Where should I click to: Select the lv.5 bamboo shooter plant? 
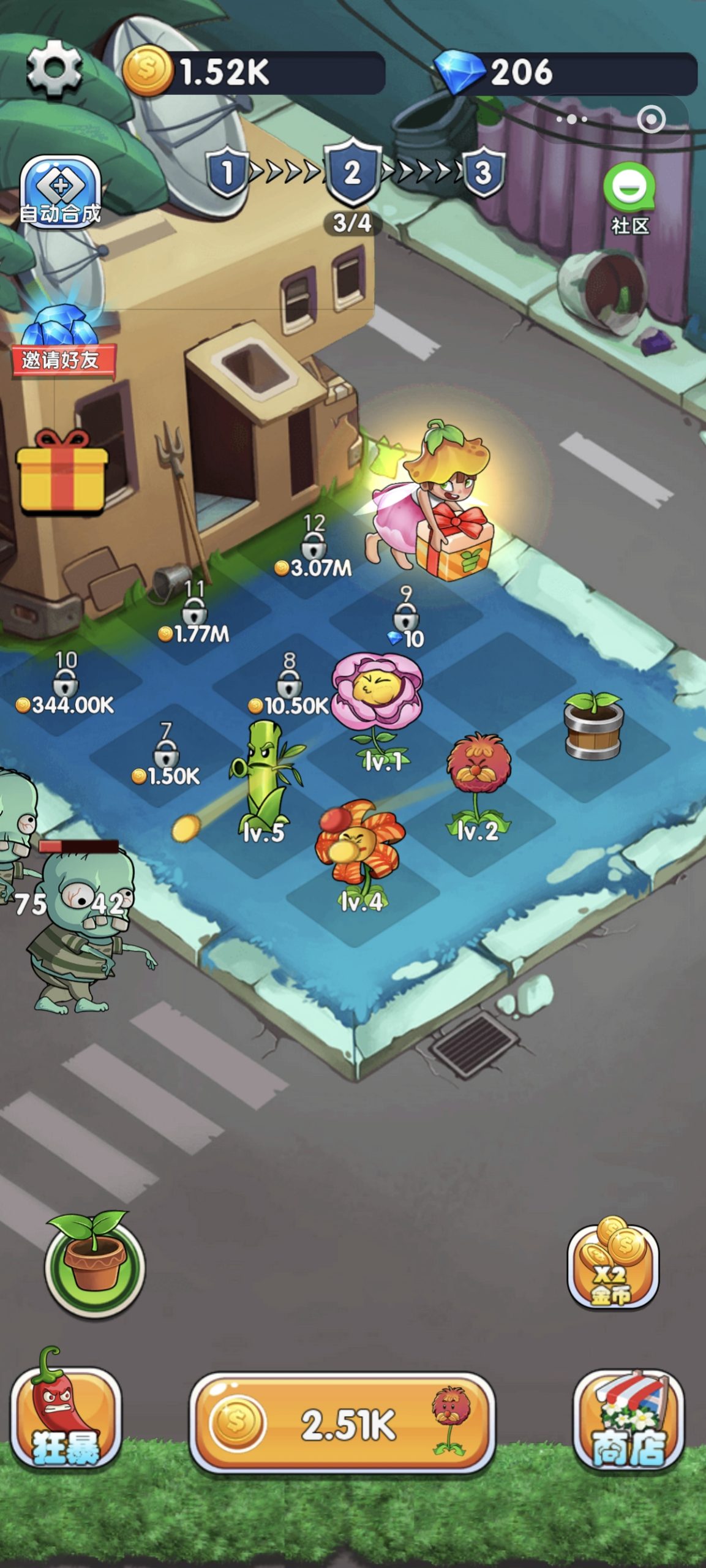266,778
